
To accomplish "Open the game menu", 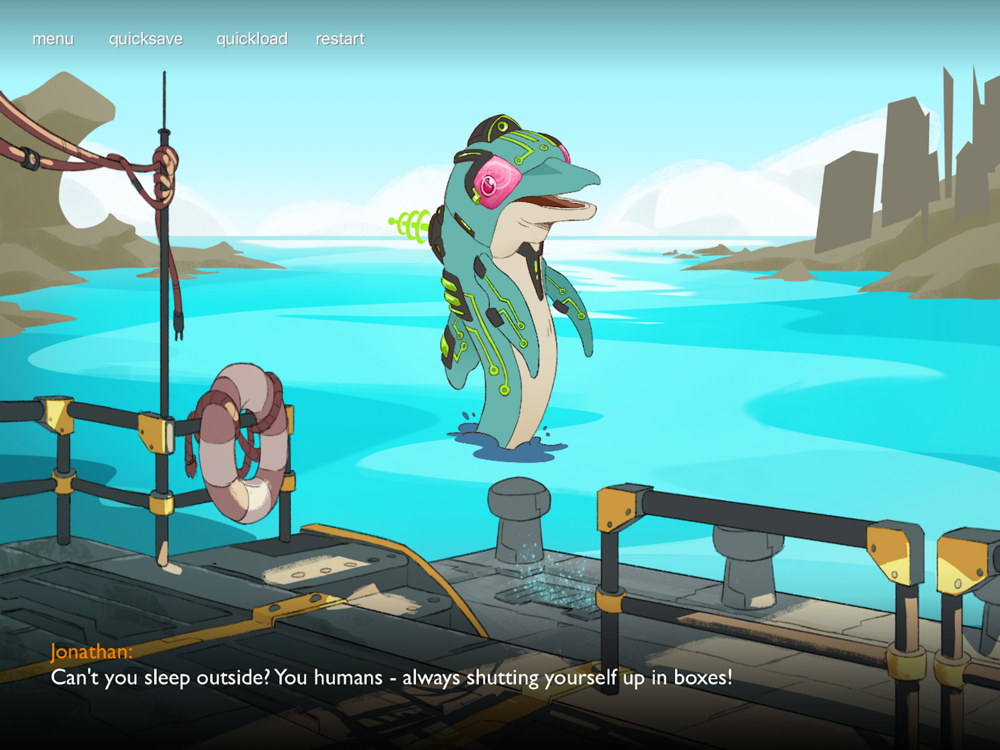I will click(x=53, y=39).
